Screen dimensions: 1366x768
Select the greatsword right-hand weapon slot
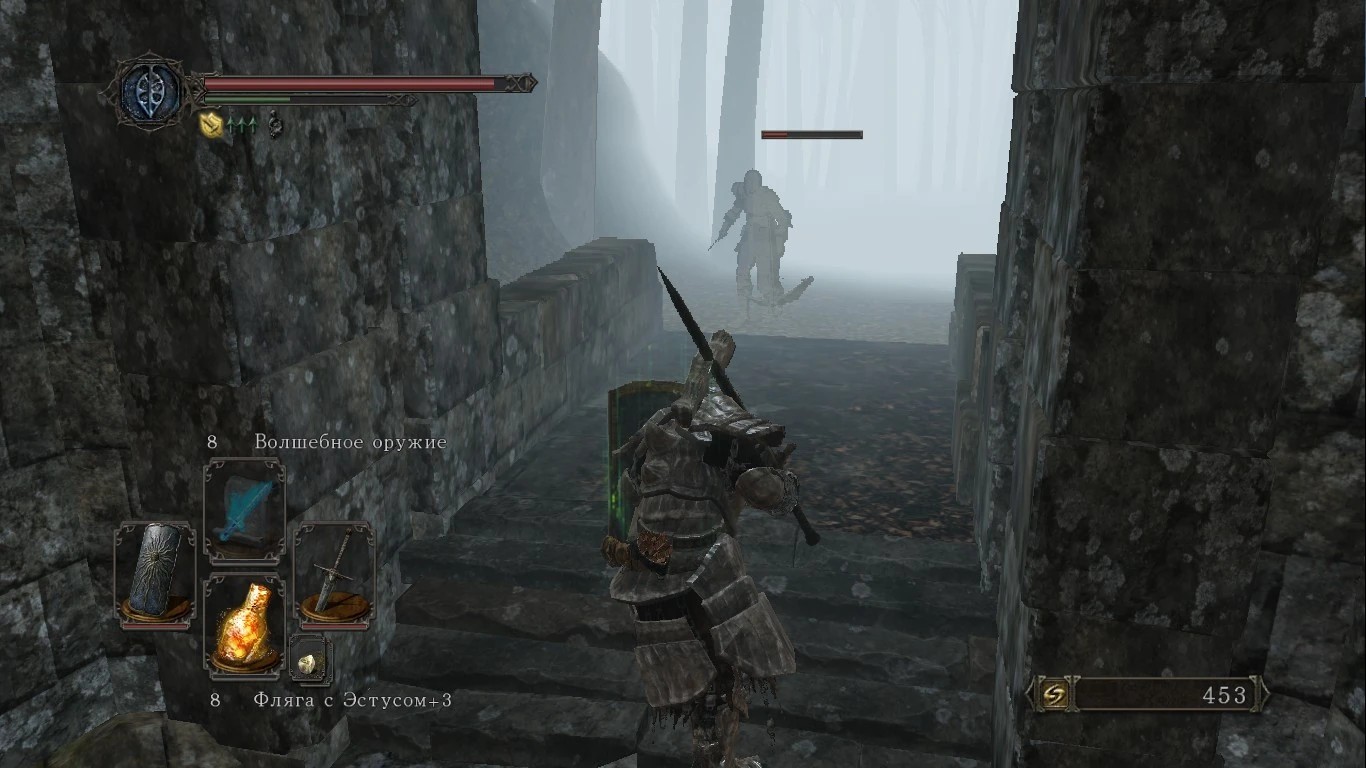pyautogui.click(x=334, y=574)
